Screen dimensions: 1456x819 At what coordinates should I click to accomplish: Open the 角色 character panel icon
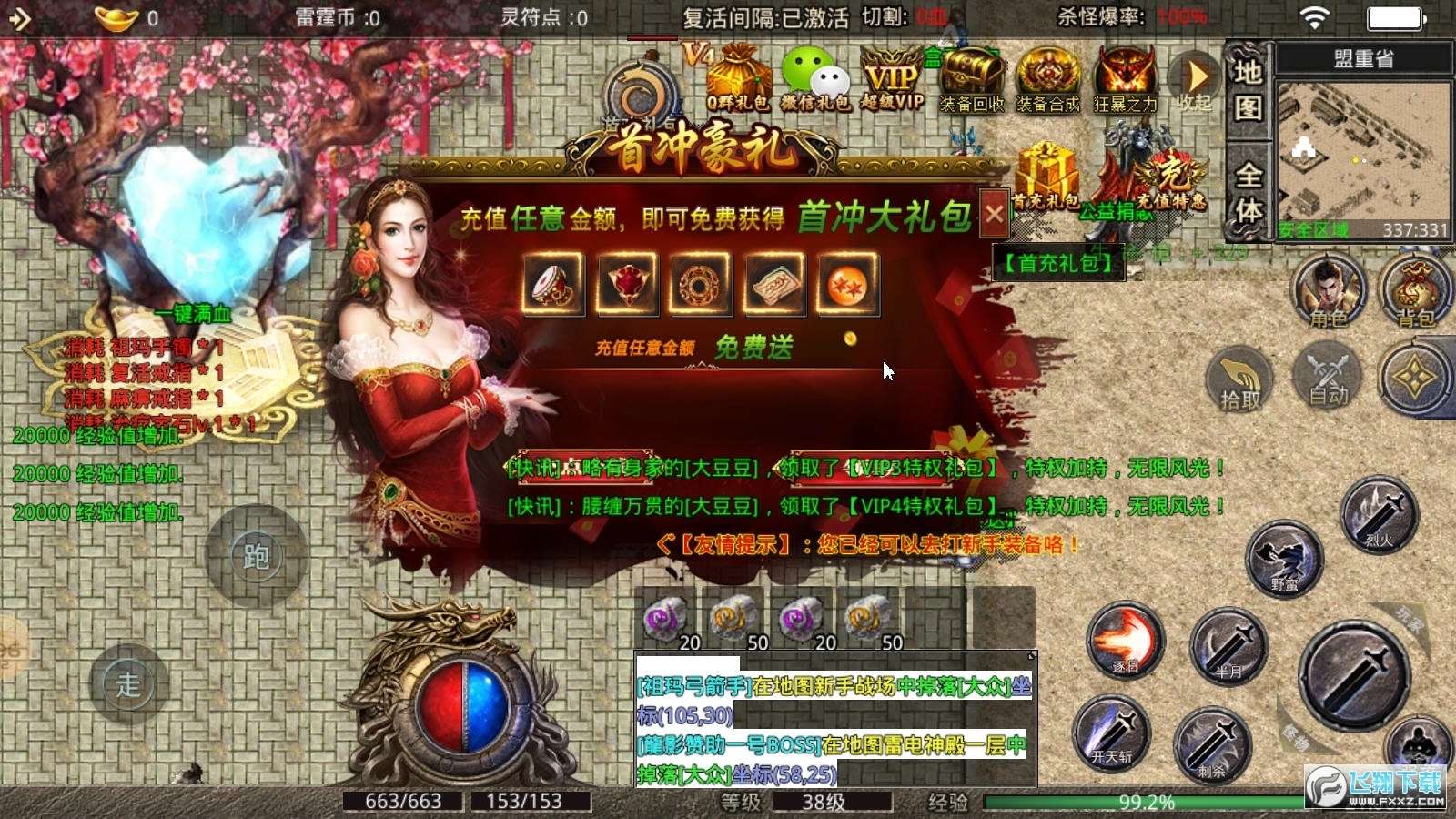1329,291
